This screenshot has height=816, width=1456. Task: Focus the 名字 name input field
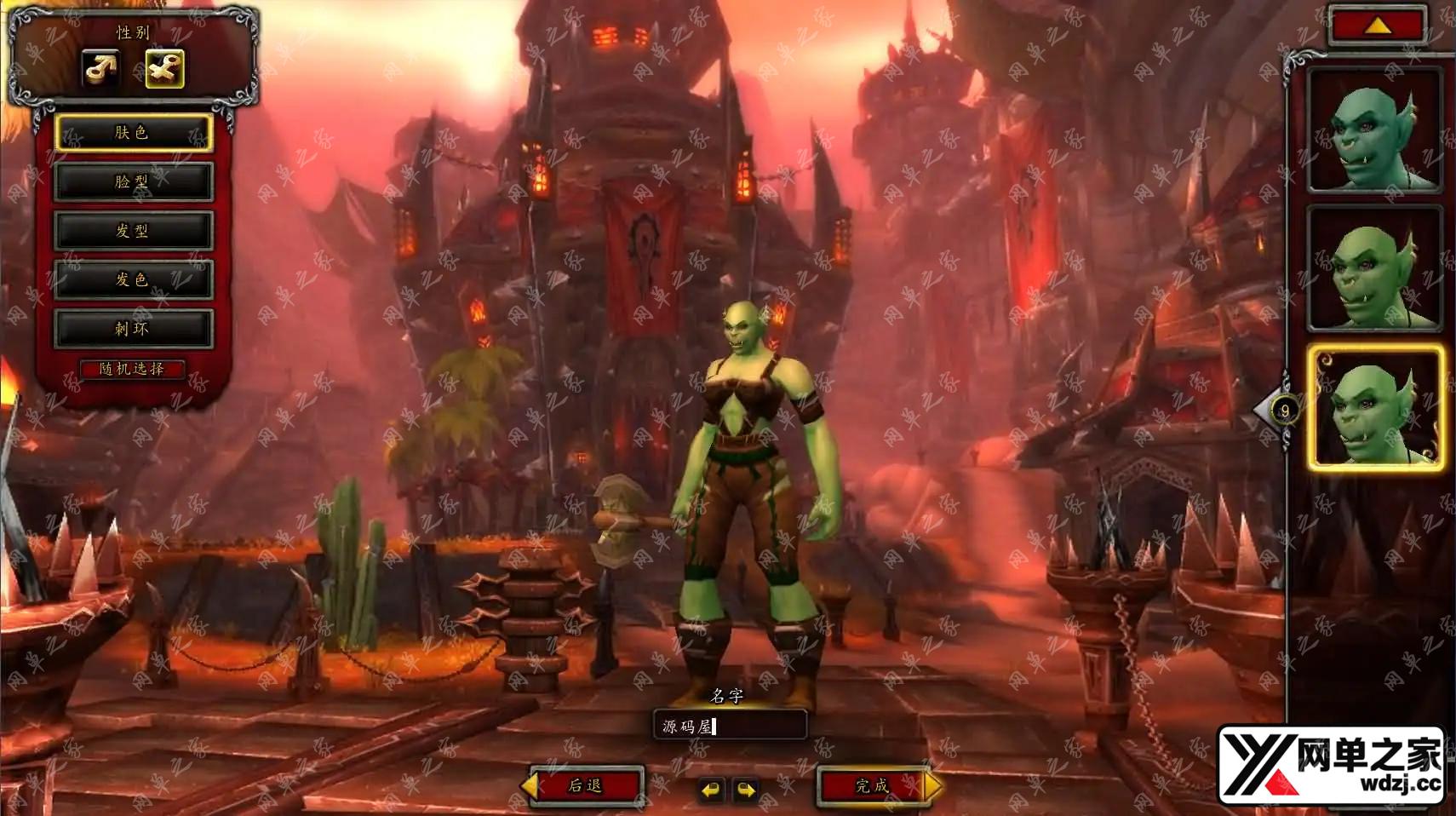pyautogui.click(x=730, y=726)
